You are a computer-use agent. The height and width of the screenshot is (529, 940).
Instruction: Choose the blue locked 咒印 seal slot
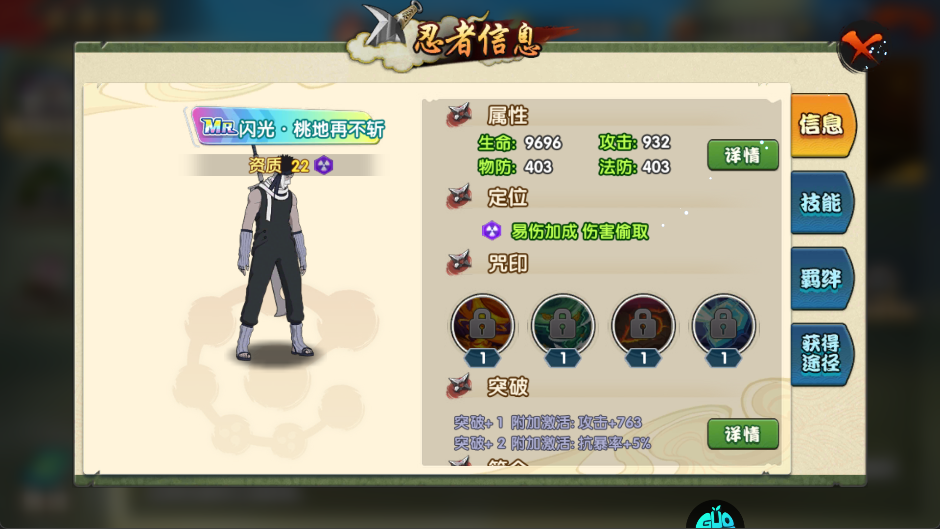click(x=723, y=325)
